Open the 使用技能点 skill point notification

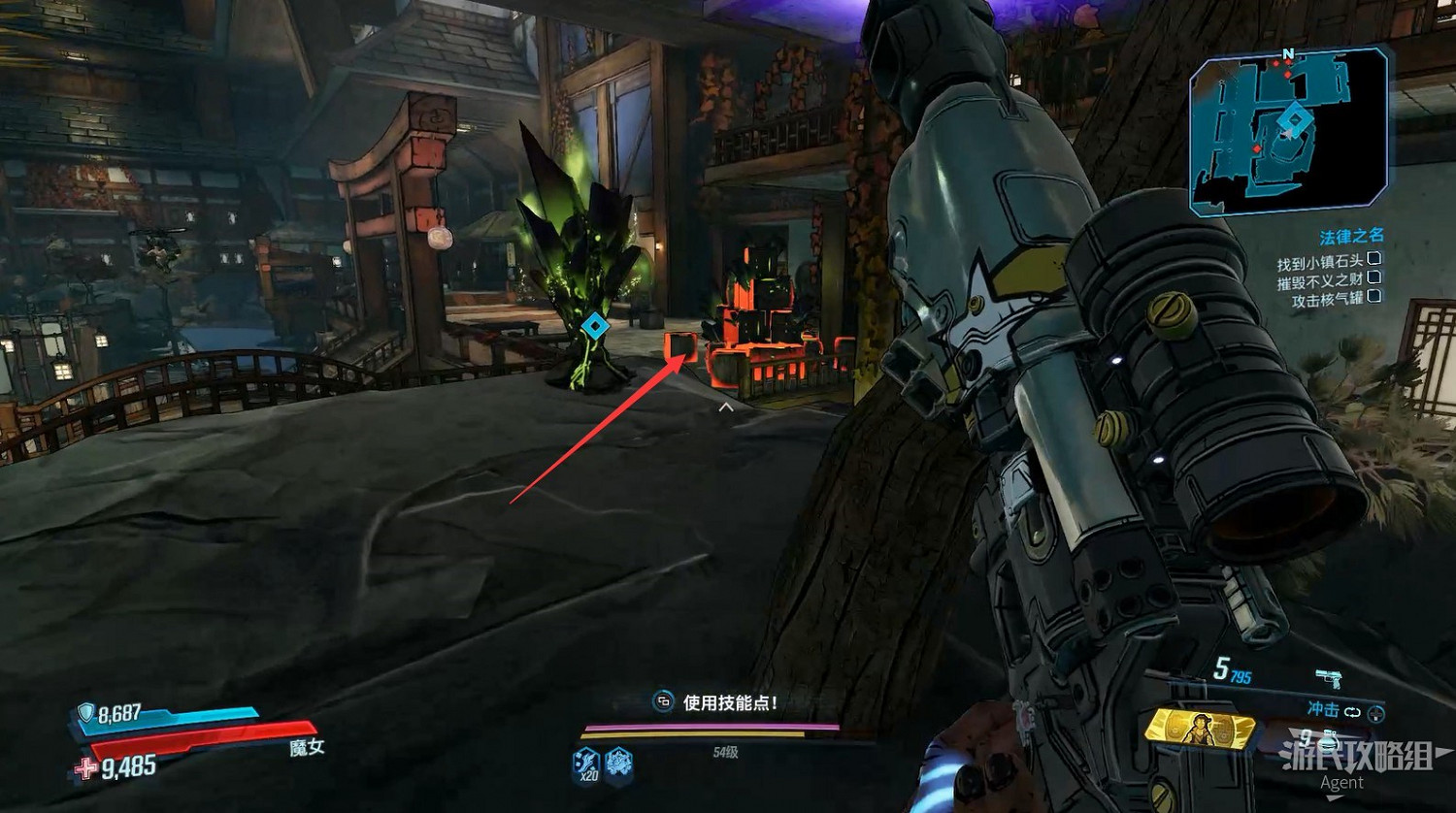[718, 702]
